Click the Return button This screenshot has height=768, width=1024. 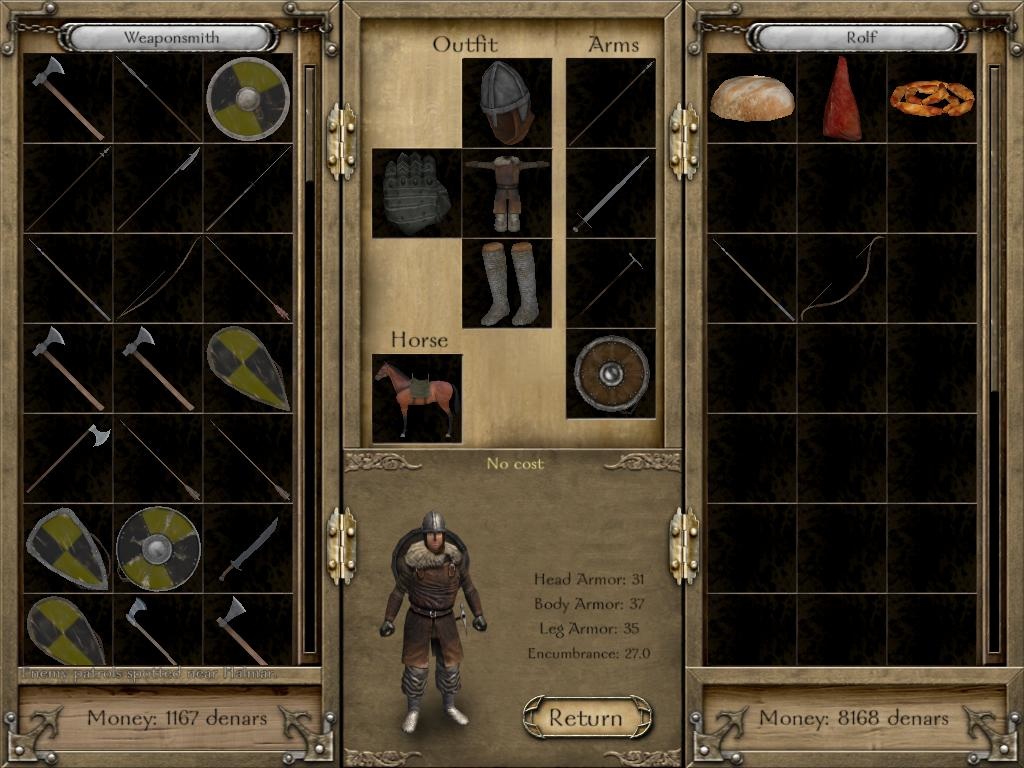(587, 718)
